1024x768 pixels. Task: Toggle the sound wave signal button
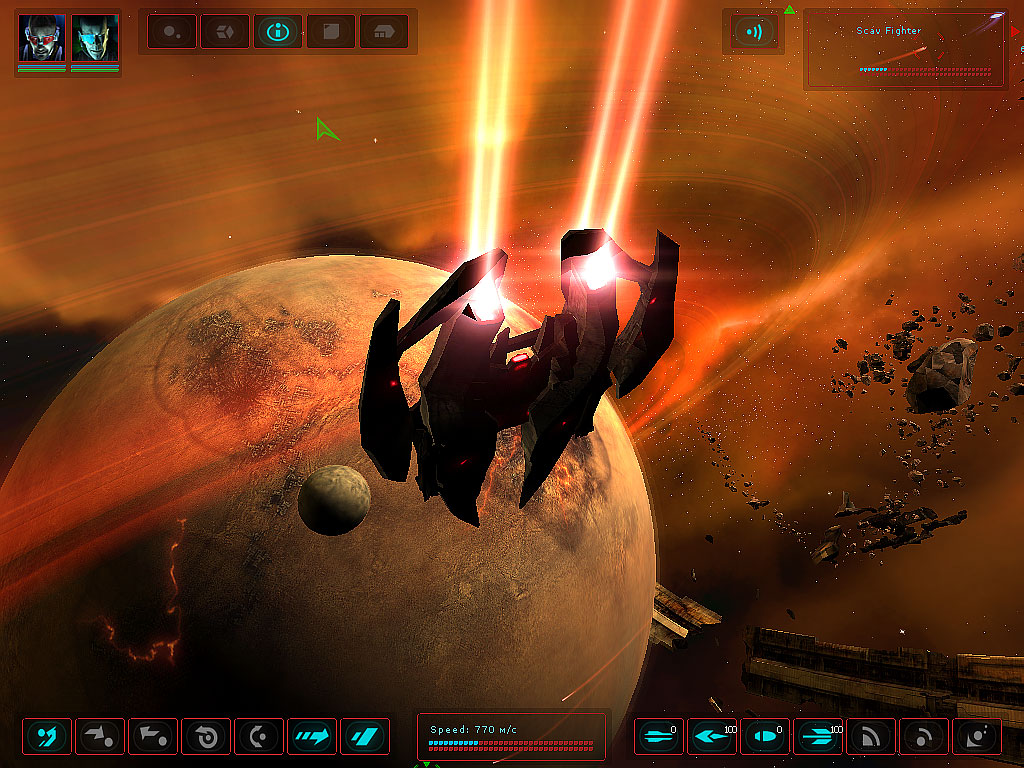pyautogui.click(x=754, y=32)
